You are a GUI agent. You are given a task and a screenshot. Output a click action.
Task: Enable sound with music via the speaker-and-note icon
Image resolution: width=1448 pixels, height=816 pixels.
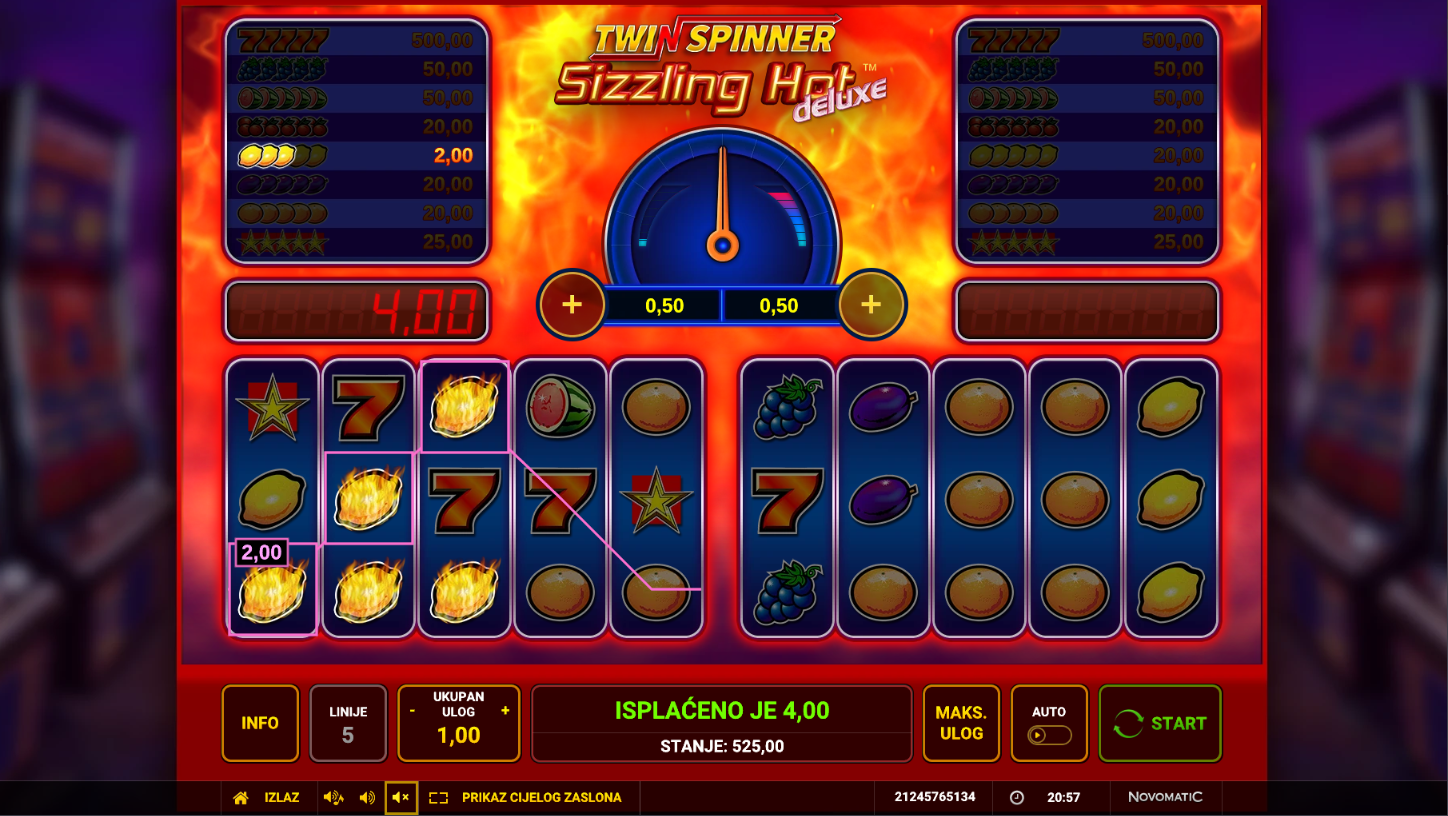[x=333, y=798]
